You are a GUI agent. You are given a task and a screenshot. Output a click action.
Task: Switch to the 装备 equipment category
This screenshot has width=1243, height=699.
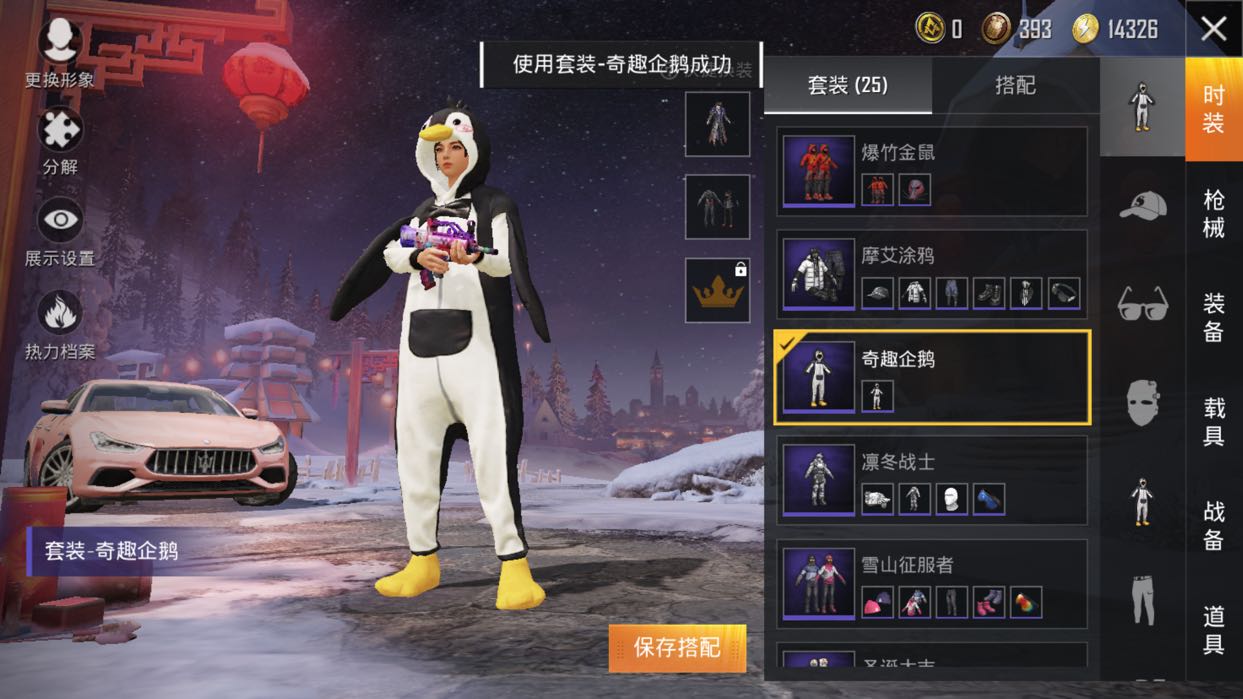tap(1213, 317)
